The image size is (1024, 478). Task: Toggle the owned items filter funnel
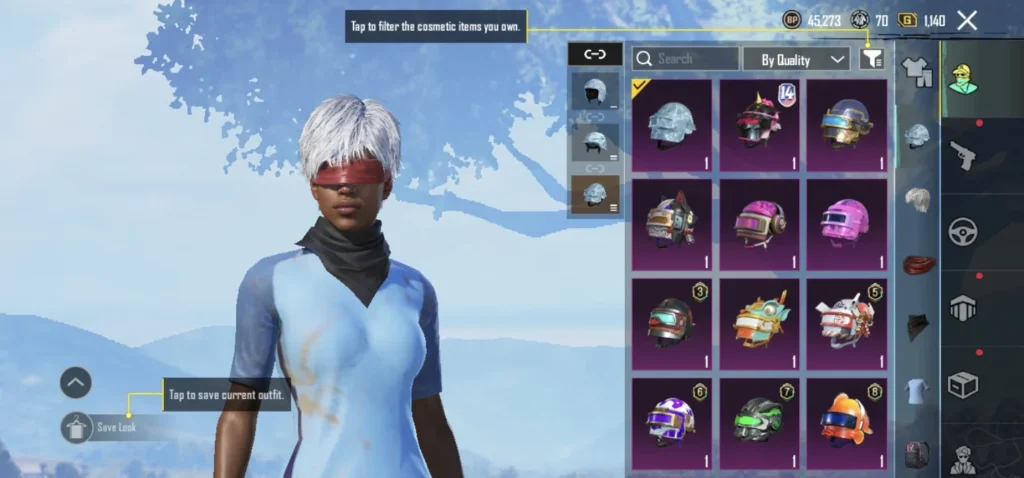click(871, 59)
